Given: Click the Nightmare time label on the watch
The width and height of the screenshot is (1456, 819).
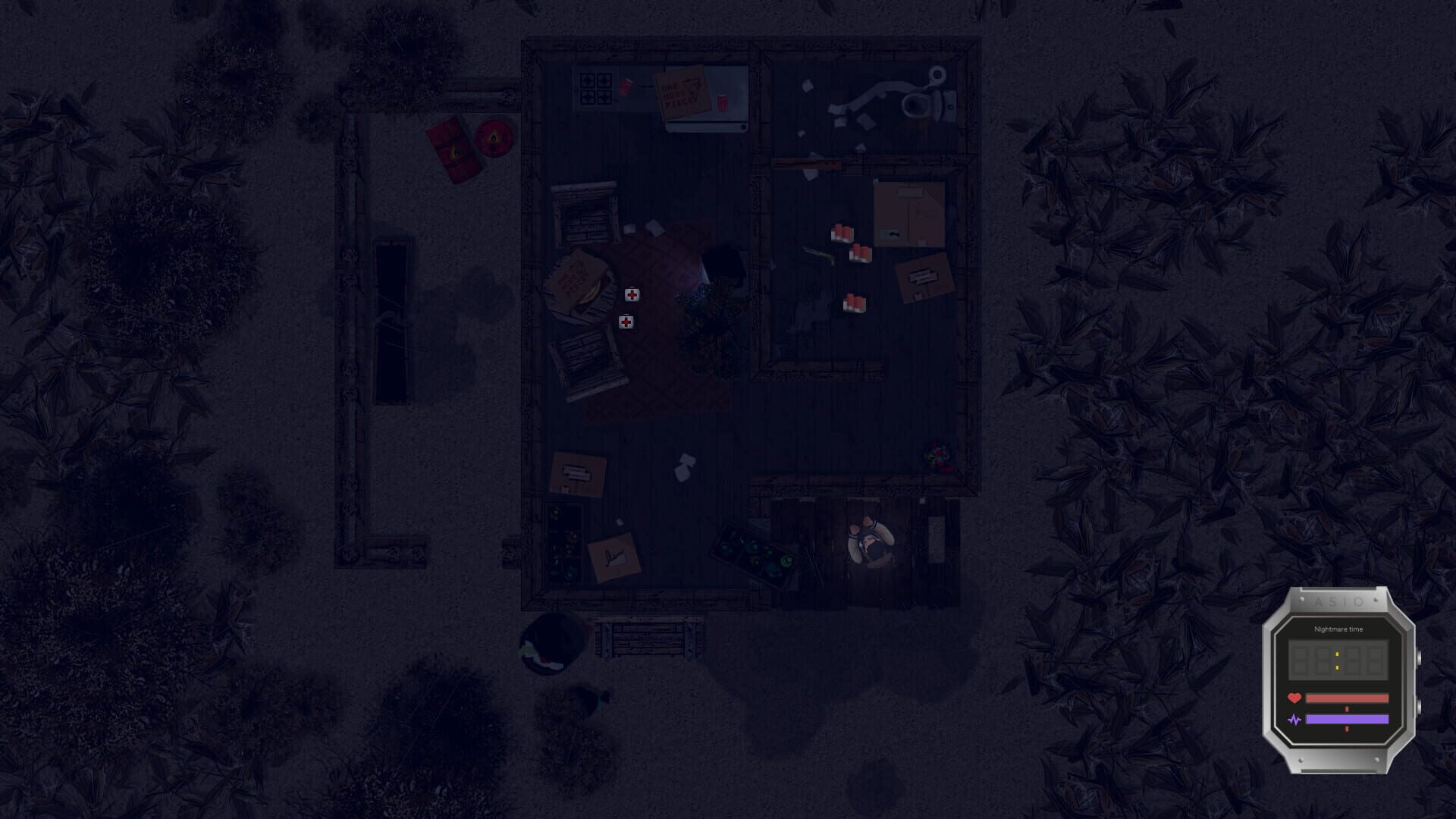Looking at the screenshot, I should click(x=1338, y=629).
